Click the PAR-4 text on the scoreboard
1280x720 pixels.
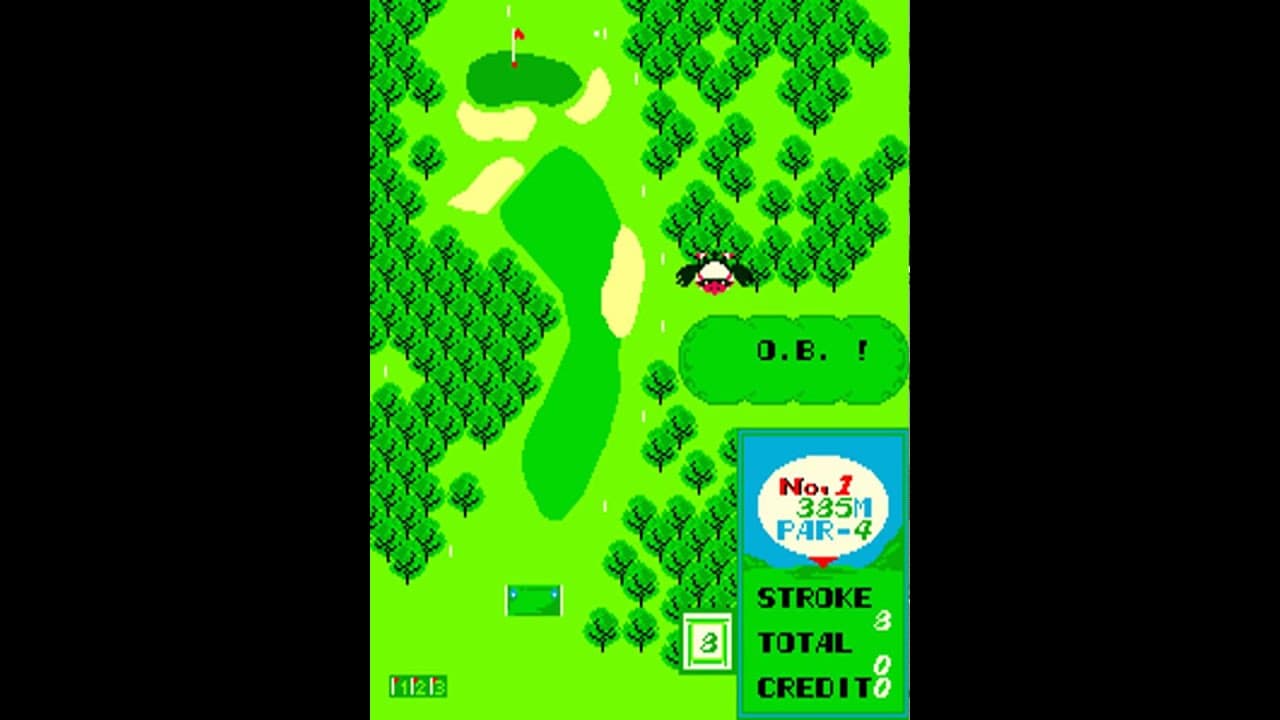(x=826, y=528)
